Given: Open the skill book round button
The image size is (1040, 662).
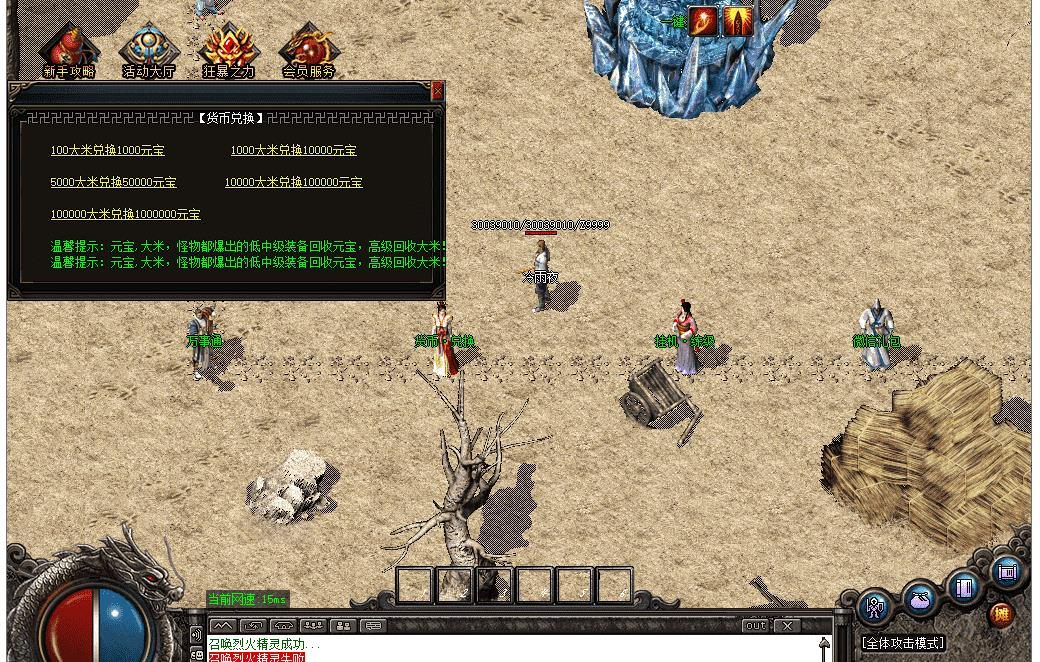Looking at the screenshot, I should coord(964,588).
